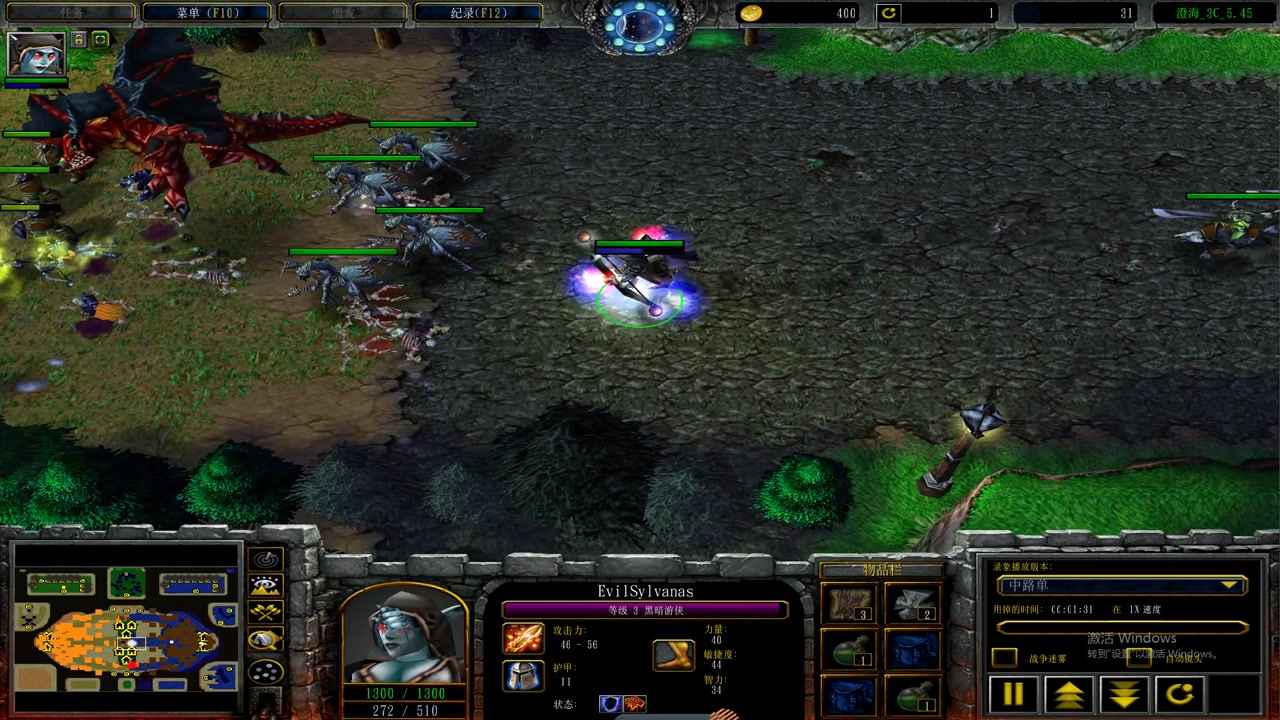
Task: Toggle the 战争迷雾 fog of war checkbox
Action: coord(1004,657)
